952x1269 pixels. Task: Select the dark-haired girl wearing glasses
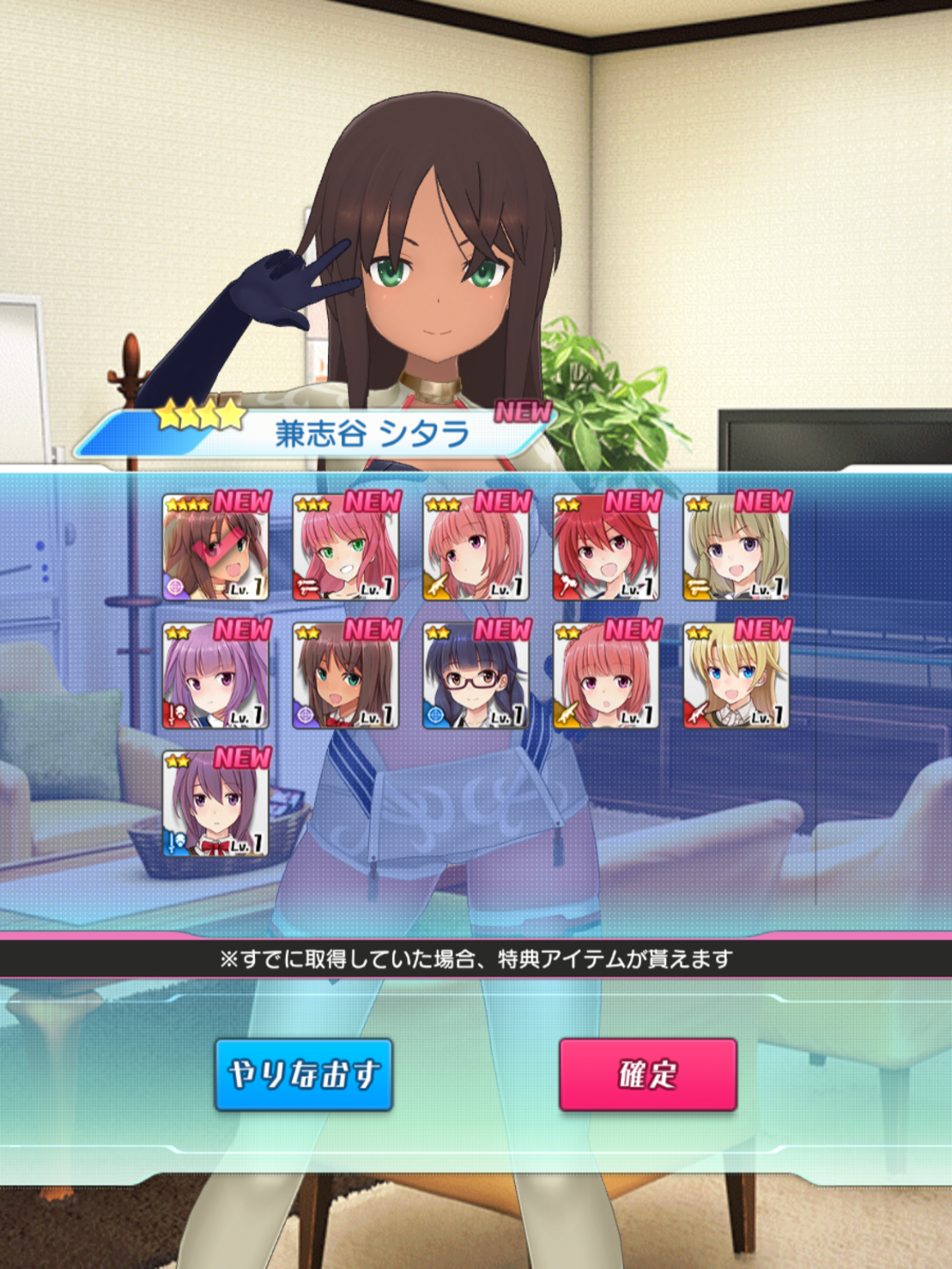pyautogui.click(x=476, y=677)
